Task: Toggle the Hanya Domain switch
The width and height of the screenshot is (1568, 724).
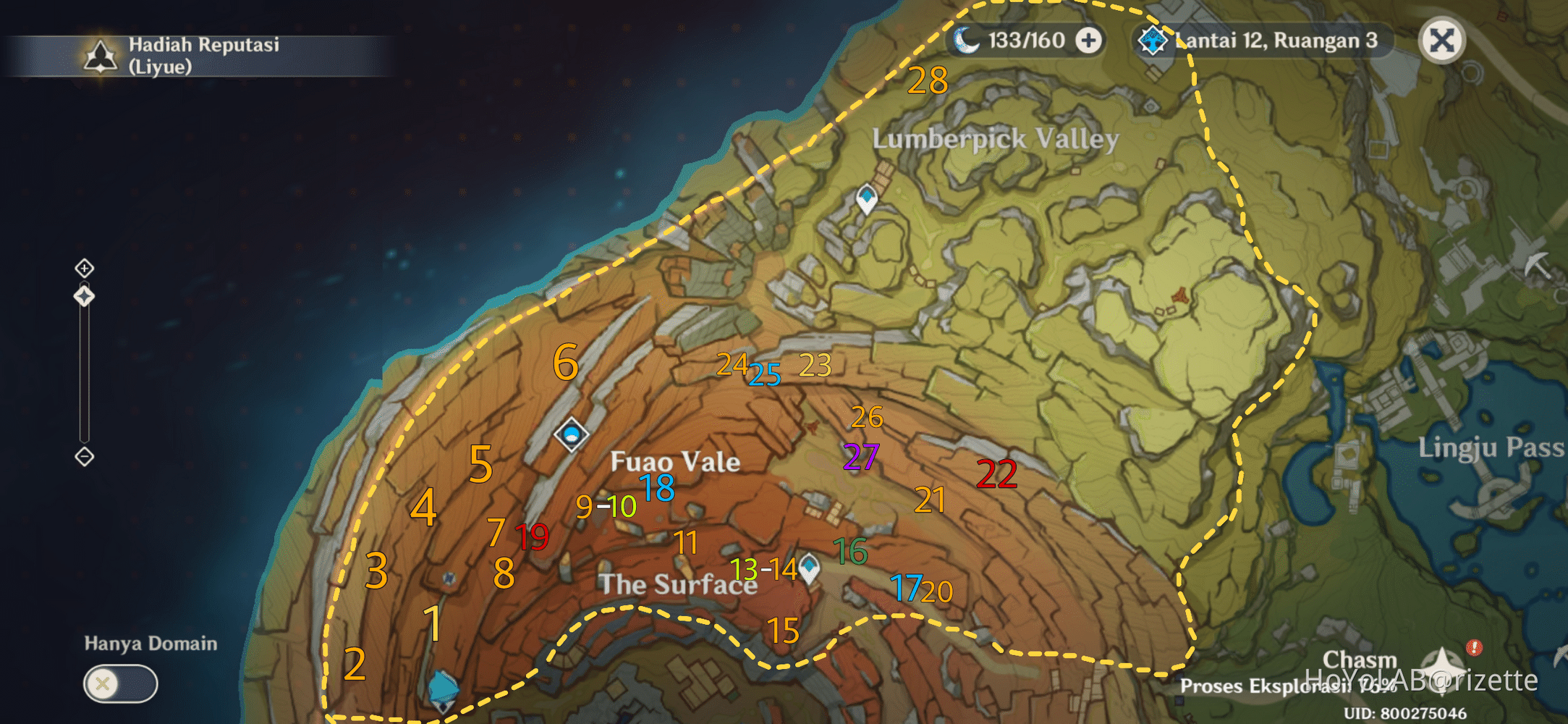Action: pos(119,682)
